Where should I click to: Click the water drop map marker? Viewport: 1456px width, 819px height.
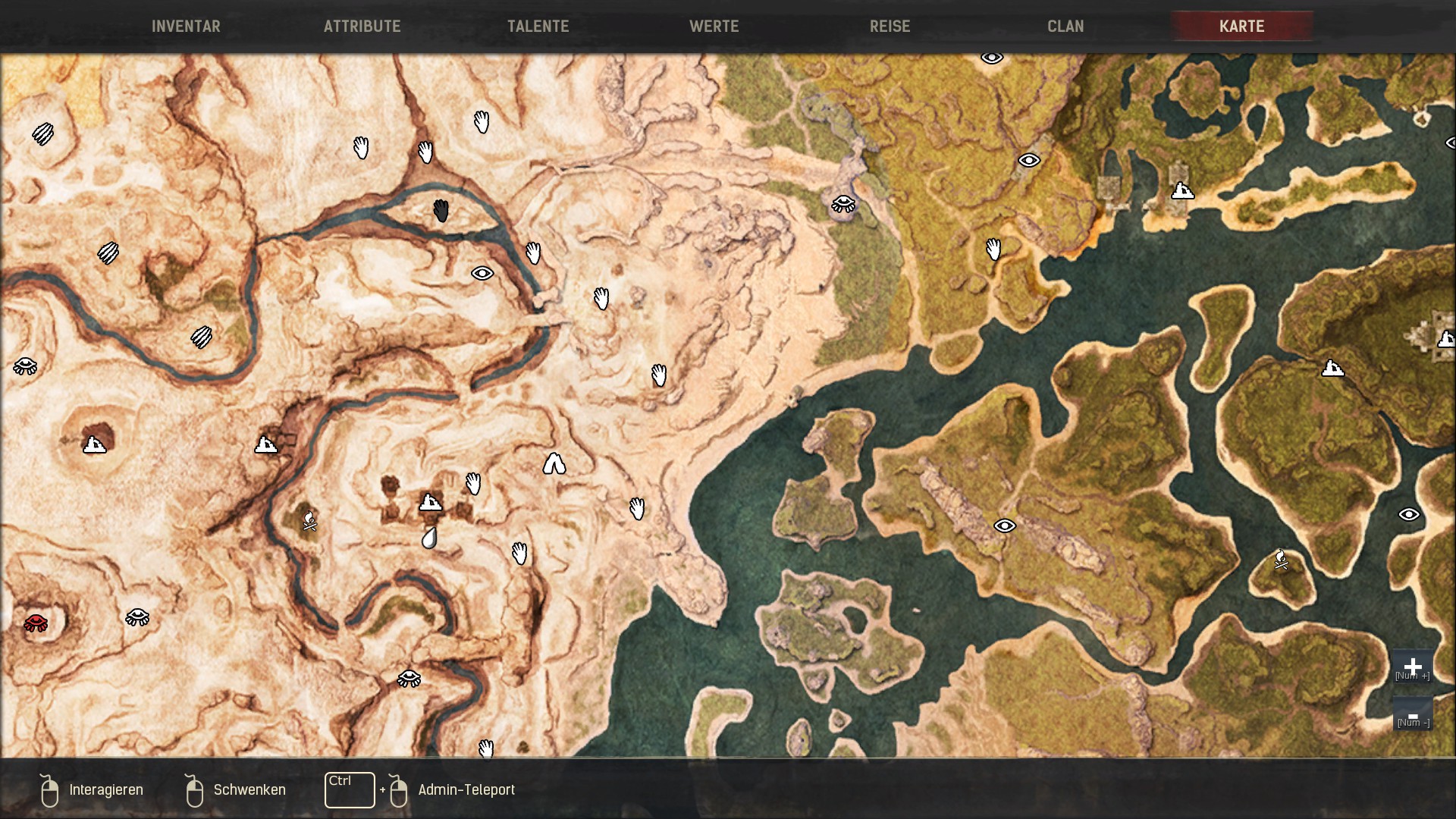(429, 538)
